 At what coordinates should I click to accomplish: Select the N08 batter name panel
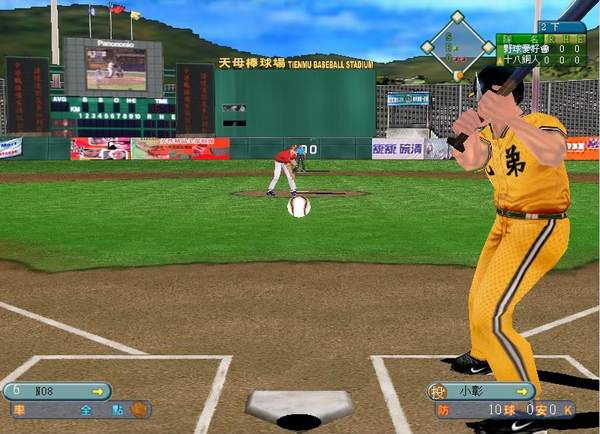click(x=58, y=391)
